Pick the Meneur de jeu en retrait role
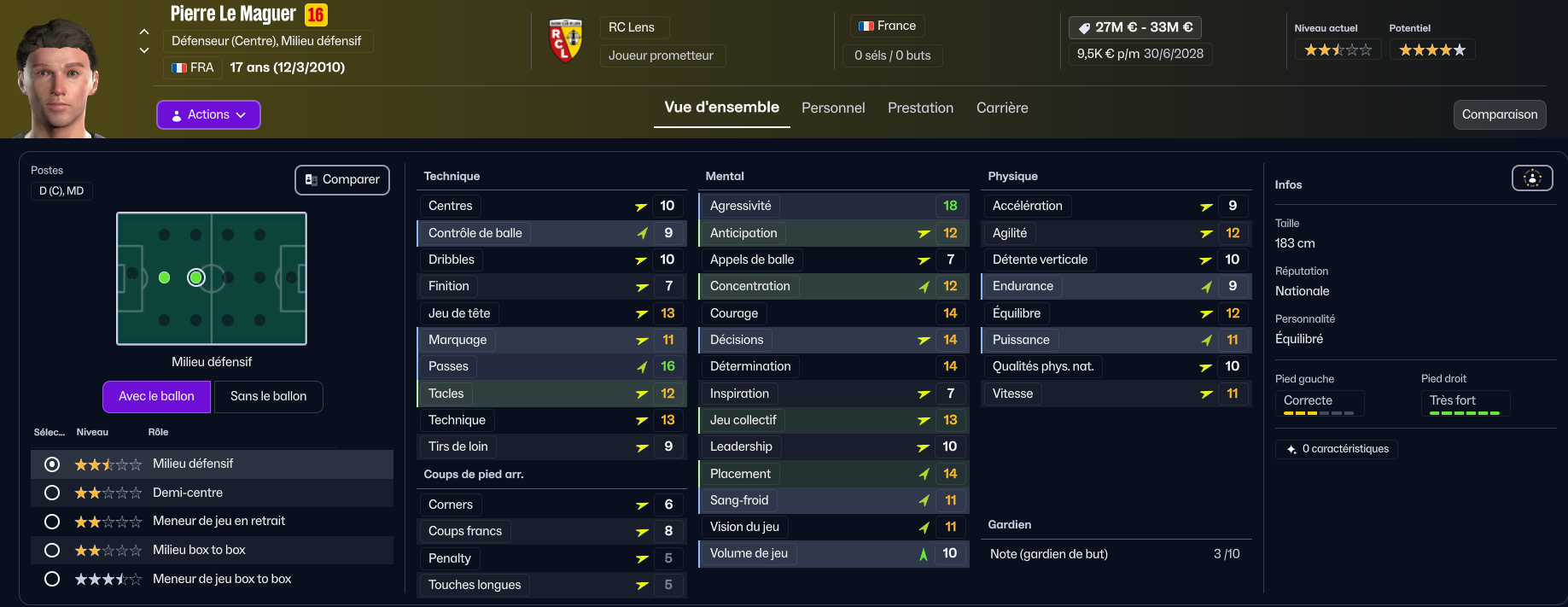 pos(52,522)
